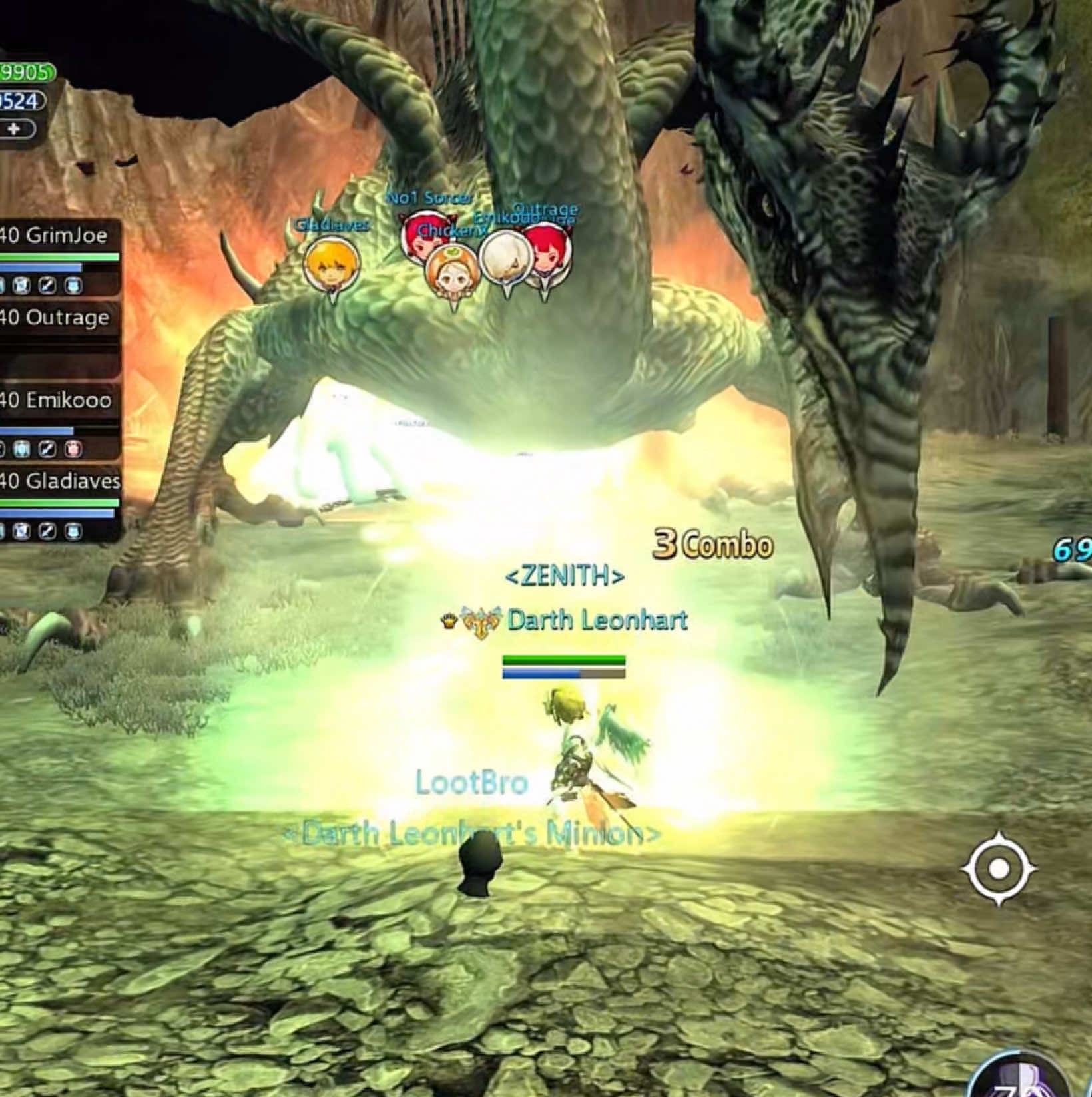Select the boss Darth Leonhart by its name
The height and width of the screenshot is (1097, 1092).
point(596,620)
